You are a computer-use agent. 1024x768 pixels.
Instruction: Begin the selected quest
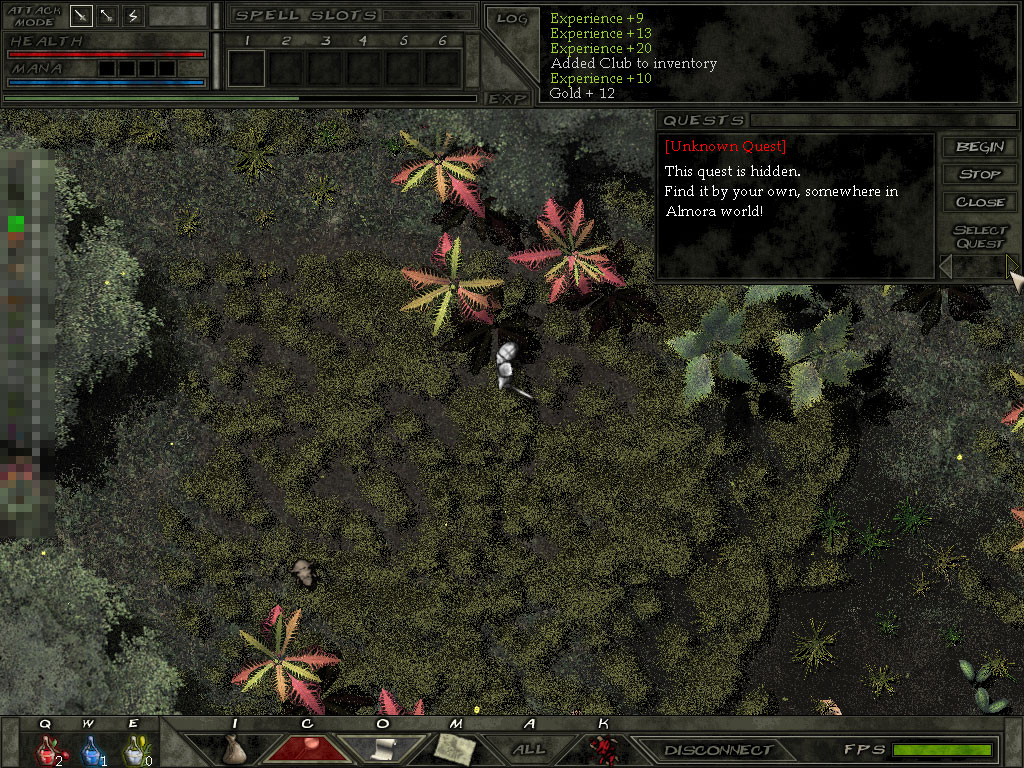point(980,147)
